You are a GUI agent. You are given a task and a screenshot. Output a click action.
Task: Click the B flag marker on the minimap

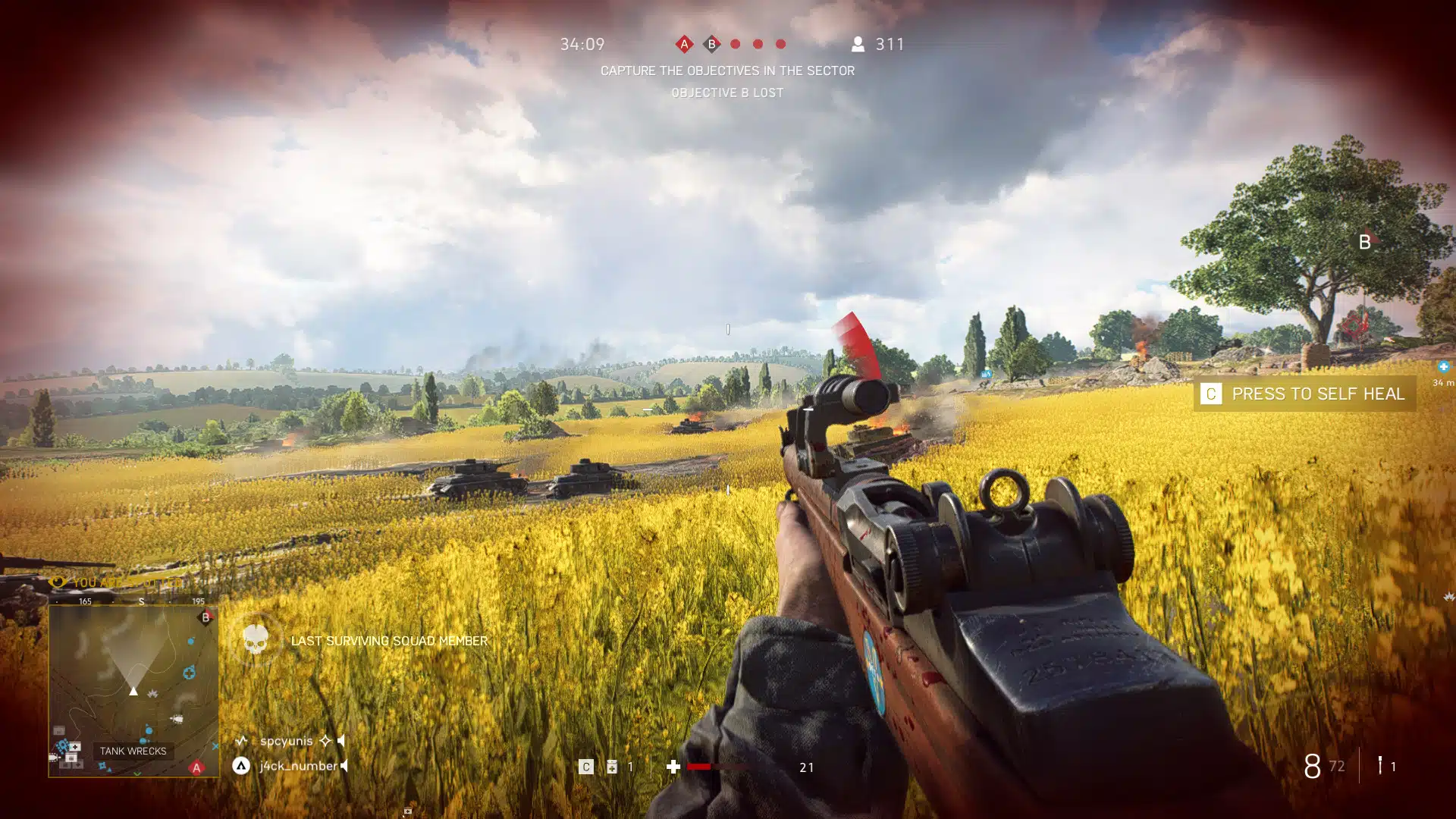205,618
